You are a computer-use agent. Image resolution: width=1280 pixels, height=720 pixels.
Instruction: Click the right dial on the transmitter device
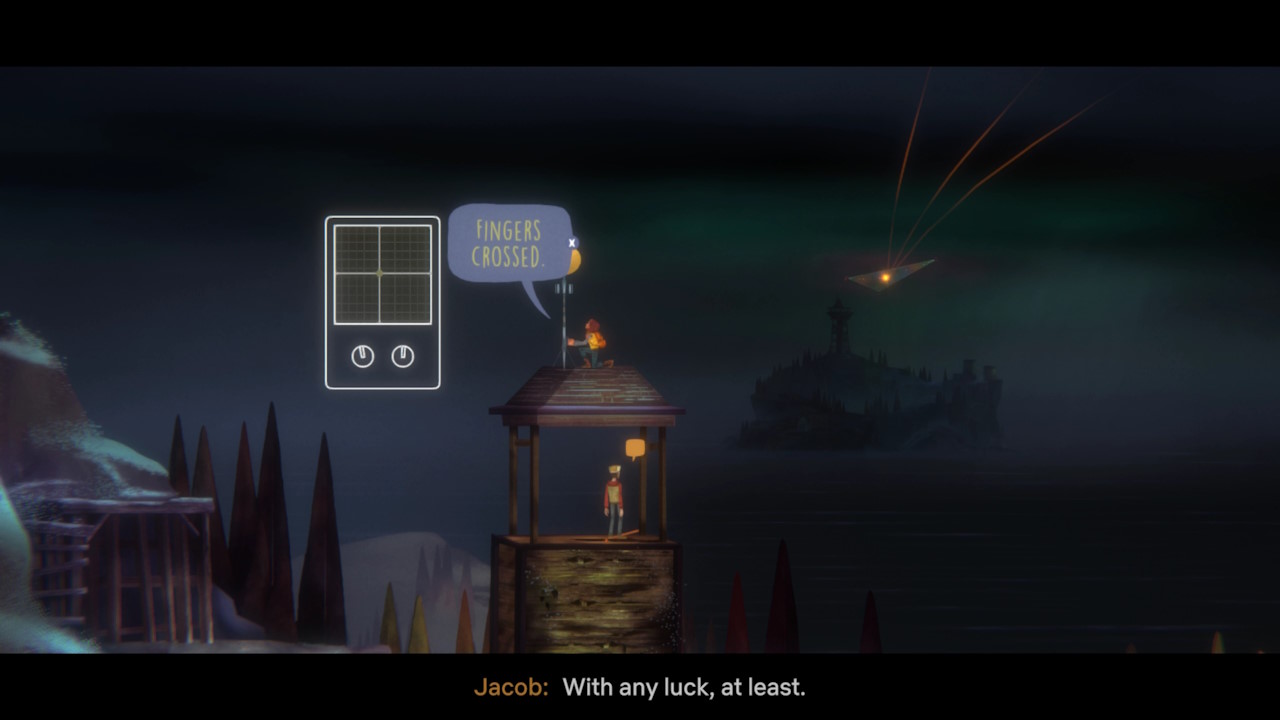point(403,356)
